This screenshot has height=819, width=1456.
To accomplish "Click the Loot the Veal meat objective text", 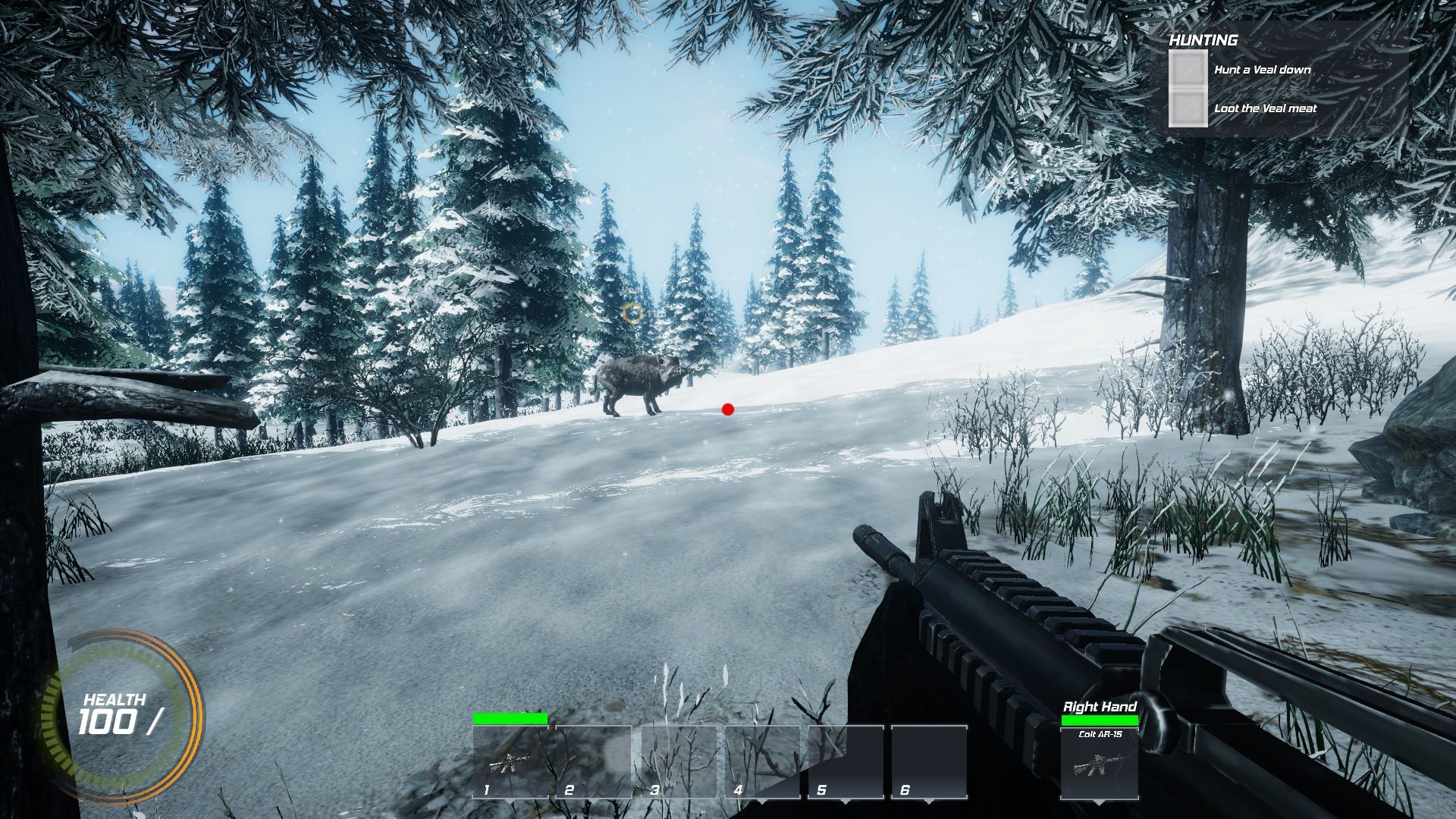I will [x=1265, y=108].
